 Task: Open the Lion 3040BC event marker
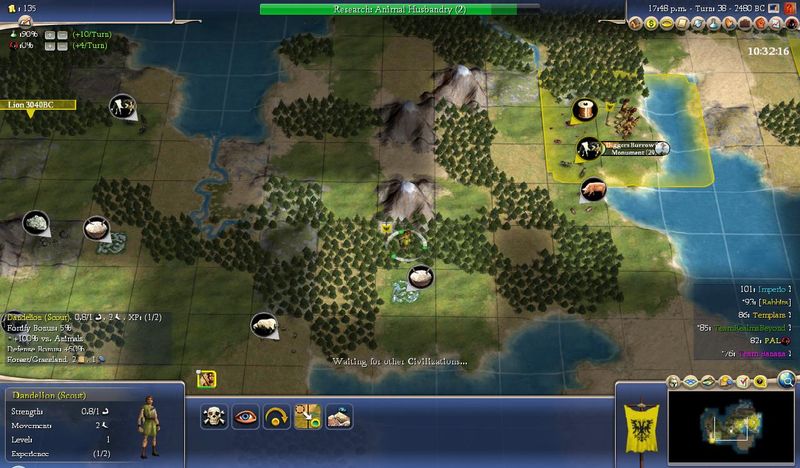point(31,103)
